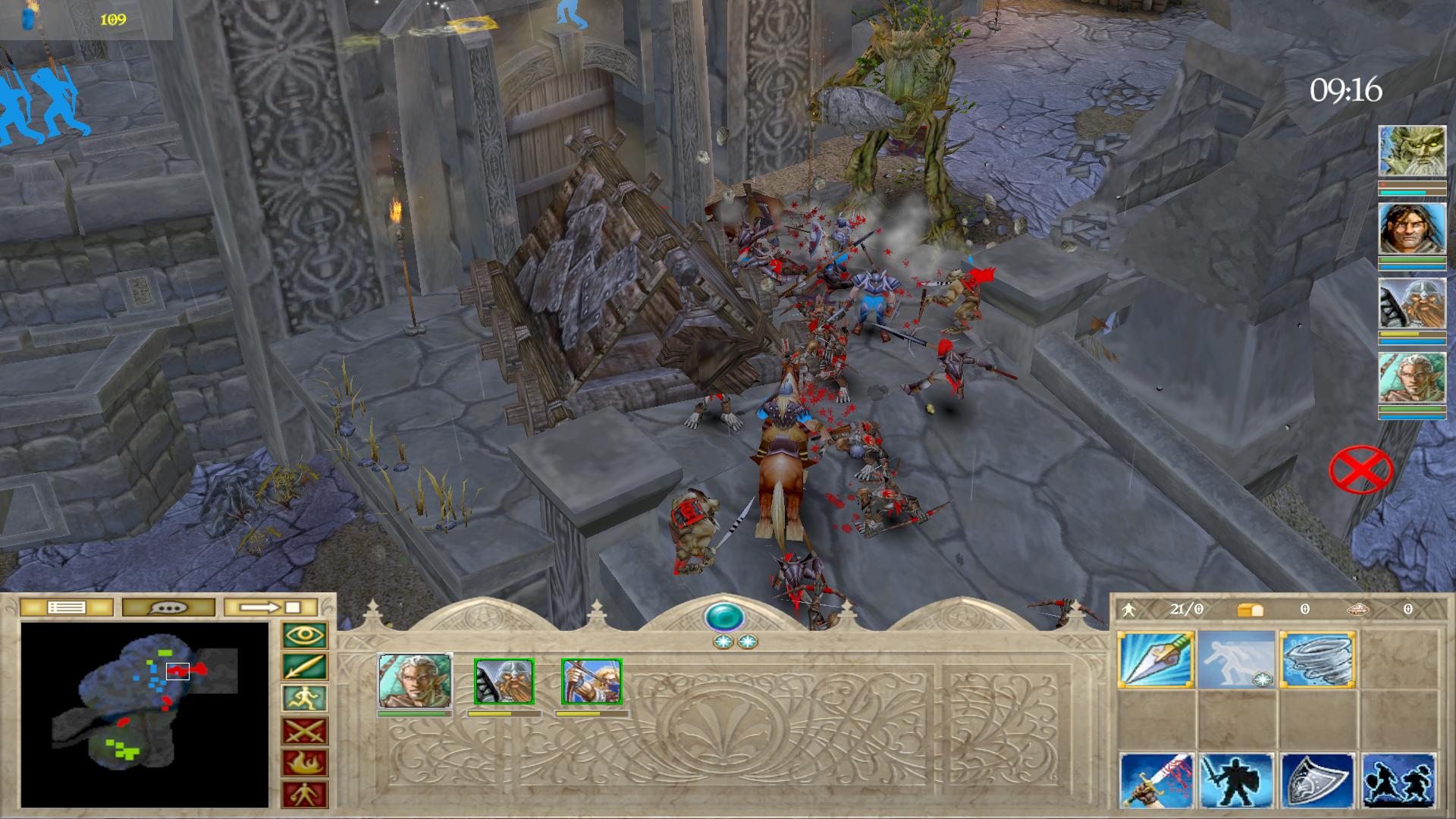Open the chat speech bubble button
This screenshot has height=819, width=1456.
pyautogui.click(x=168, y=607)
